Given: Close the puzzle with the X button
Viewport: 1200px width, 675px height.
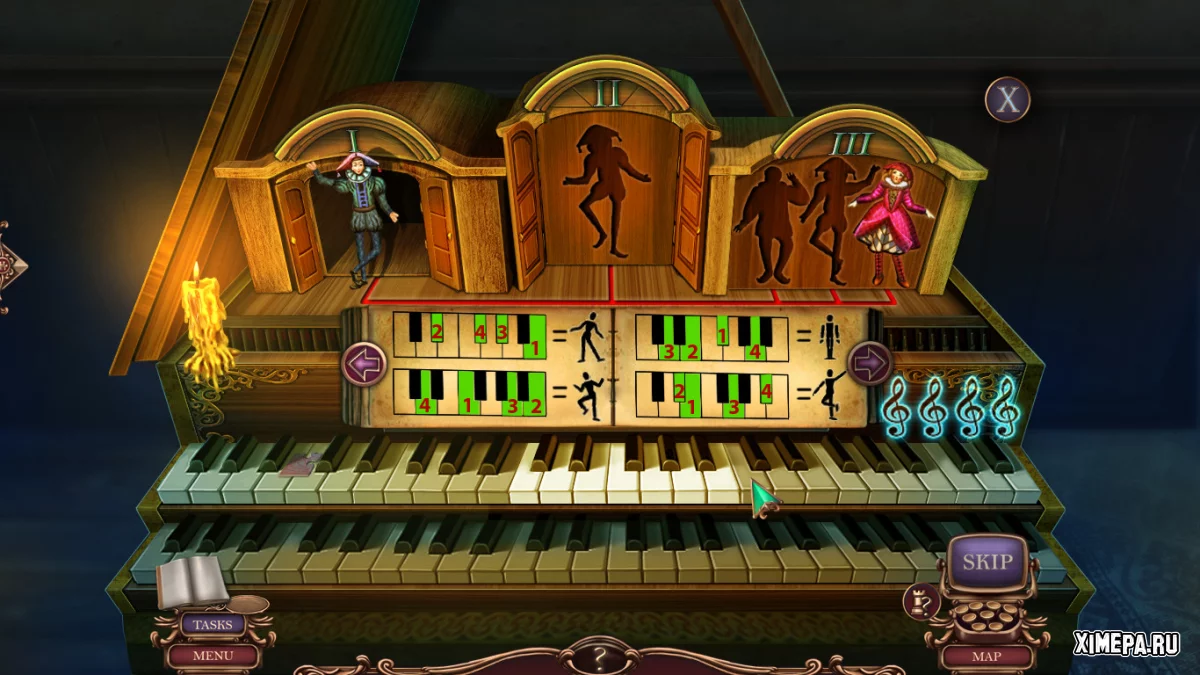Looking at the screenshot, I should point(1007,100).
